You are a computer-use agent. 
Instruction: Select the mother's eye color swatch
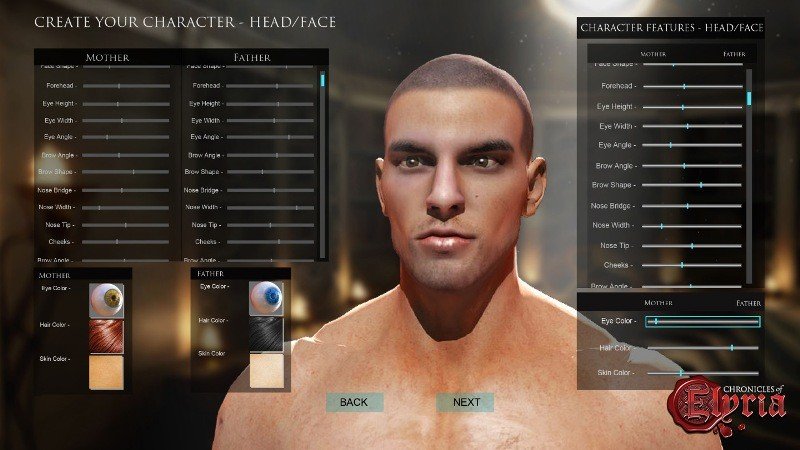point(105,299)
